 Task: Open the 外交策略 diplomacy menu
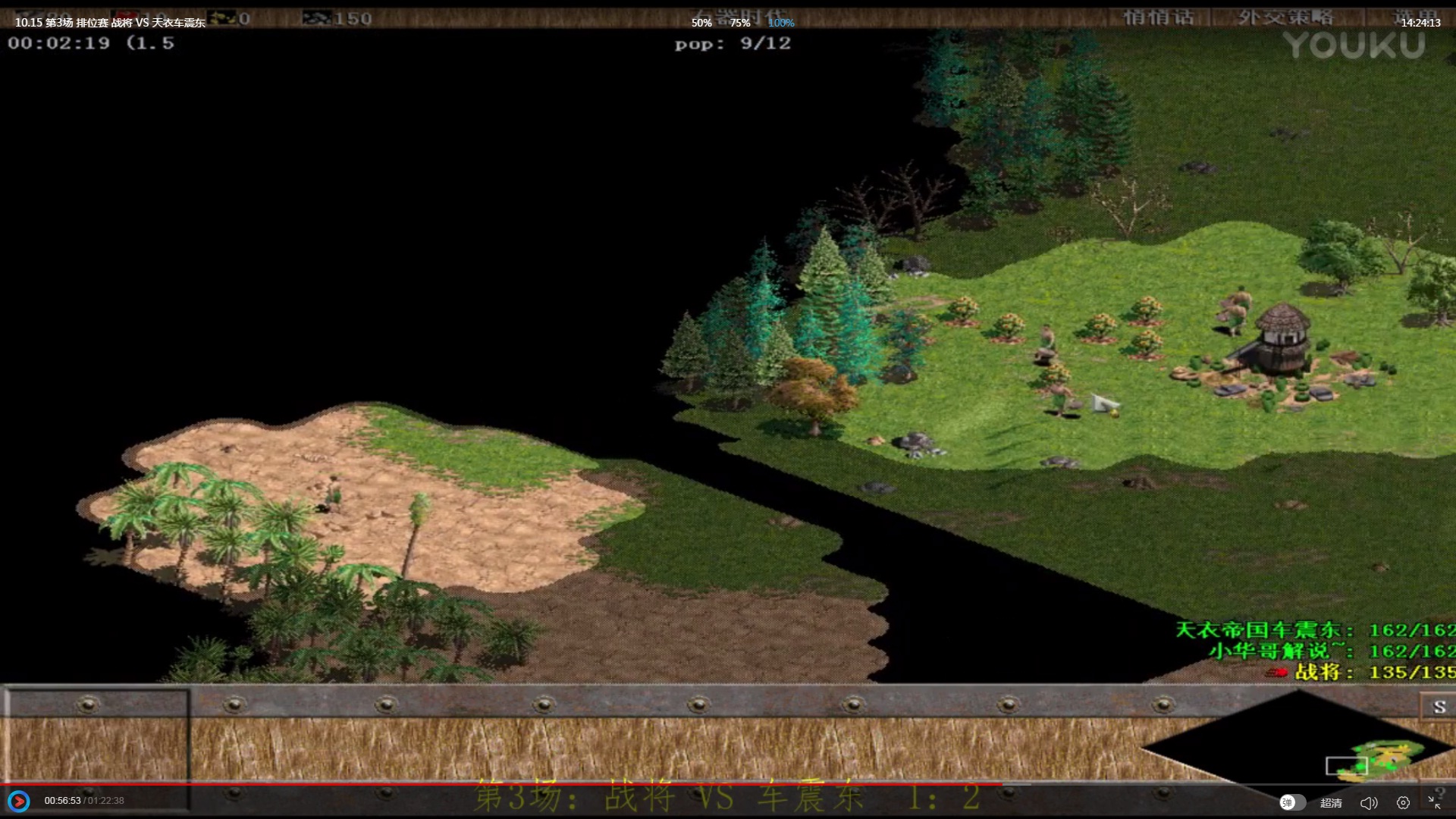click(1285, 17)
